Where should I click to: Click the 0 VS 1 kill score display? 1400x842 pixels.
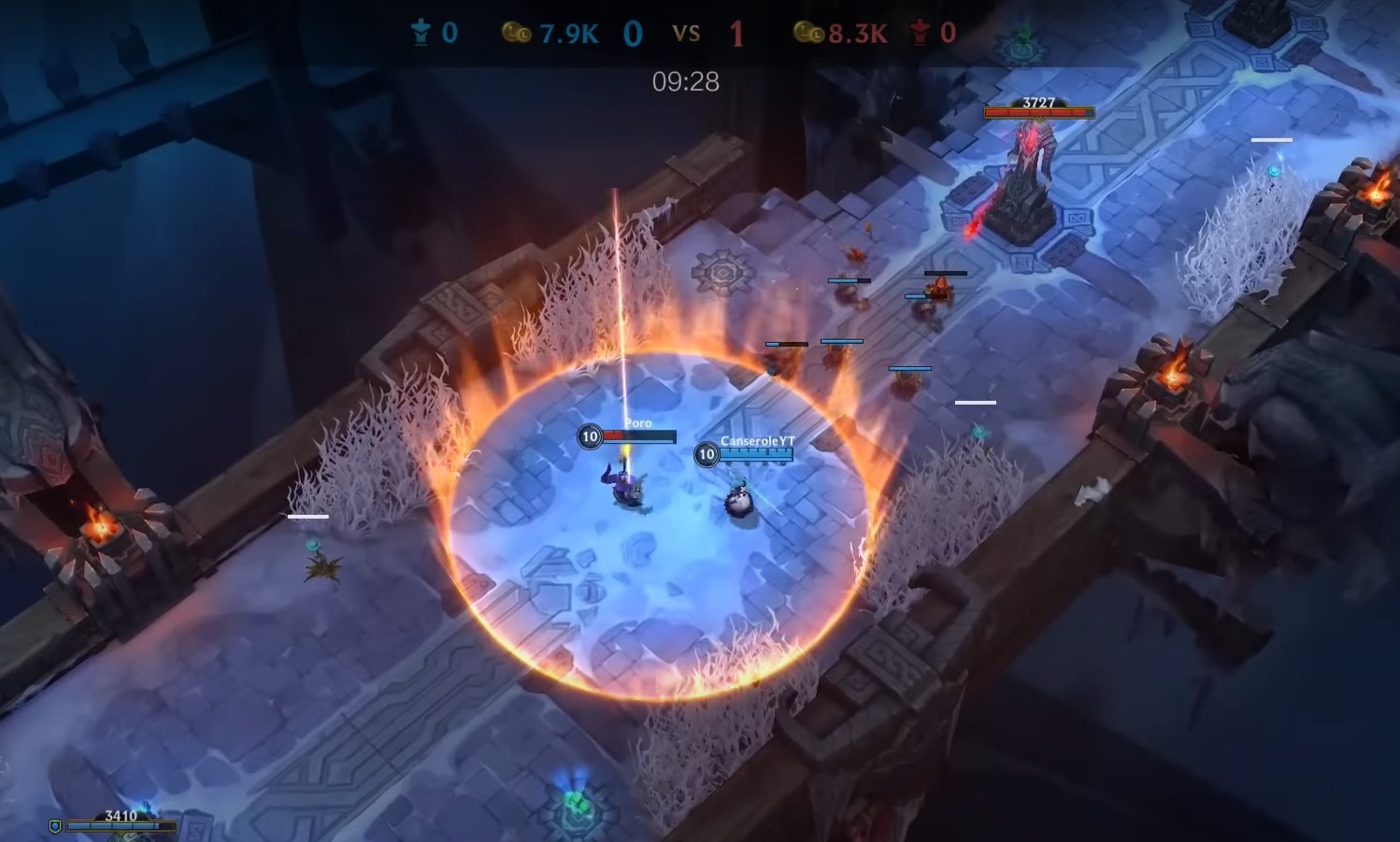pos(688,32)
